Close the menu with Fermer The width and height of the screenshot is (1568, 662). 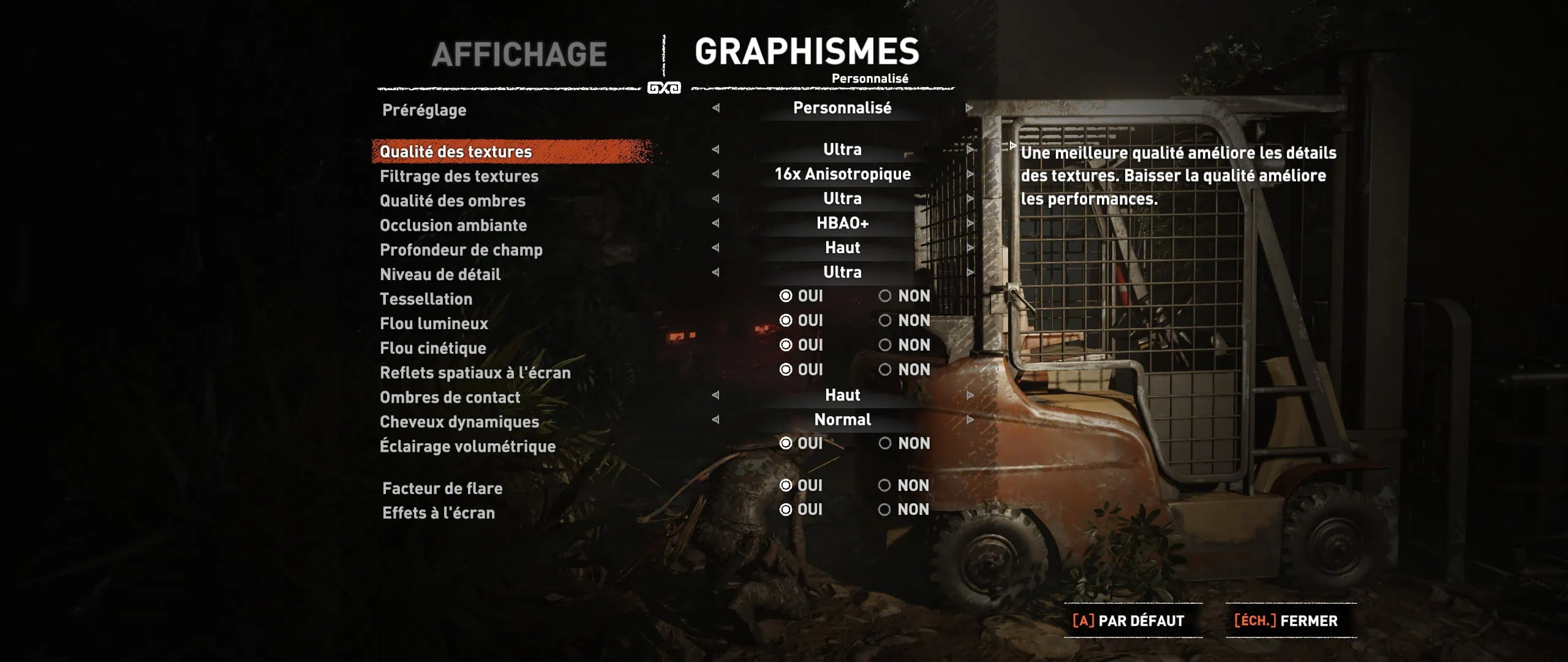tap(1286, 621)
